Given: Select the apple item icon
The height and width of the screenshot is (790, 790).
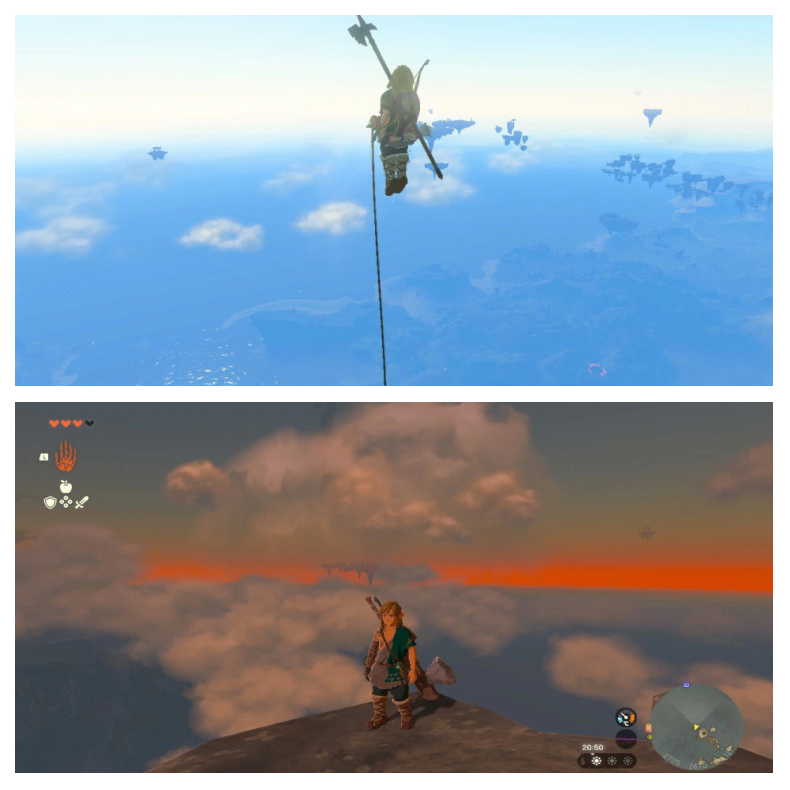Looking at the screenshot, I should tap(66, 486).
